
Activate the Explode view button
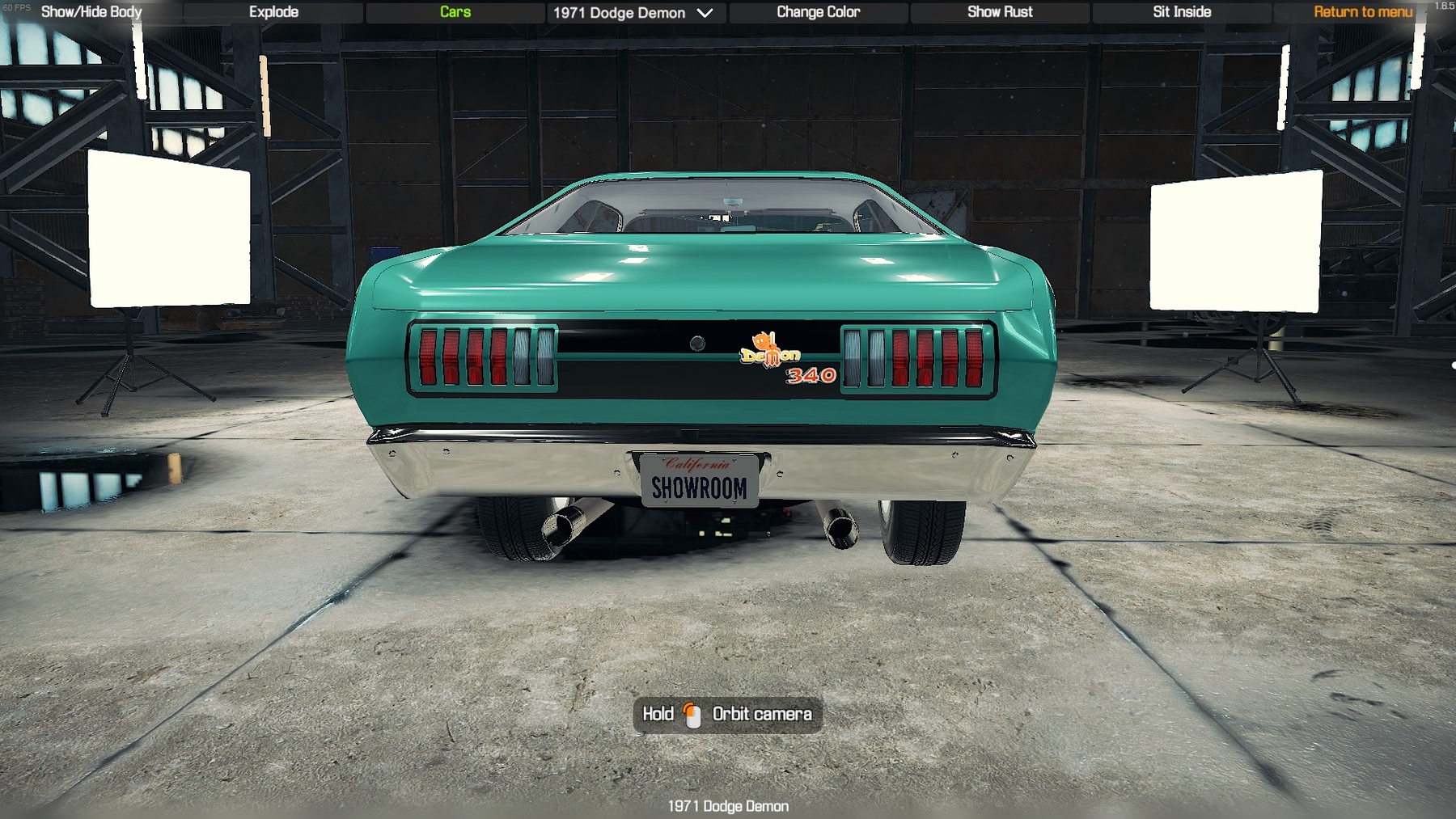click(273, 12)
